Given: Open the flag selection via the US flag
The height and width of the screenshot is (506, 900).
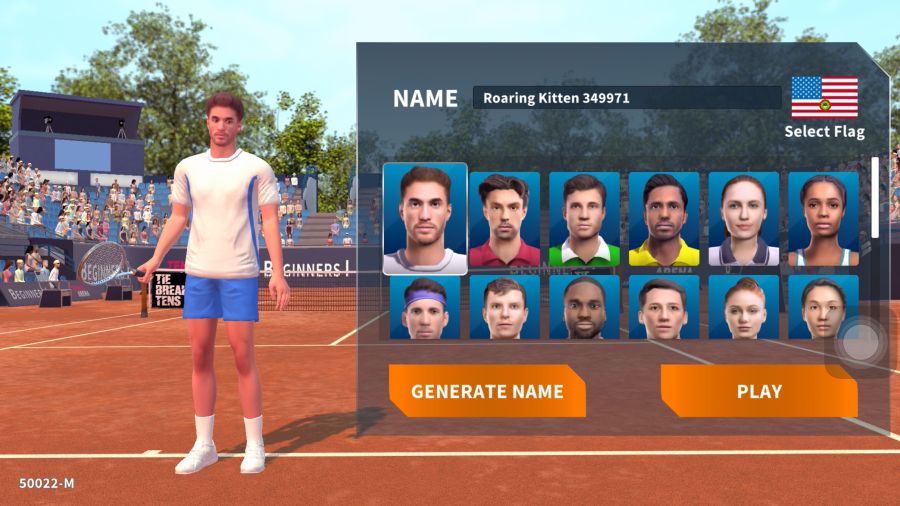Looking at the screenshot, I should [x=824, y=98].
